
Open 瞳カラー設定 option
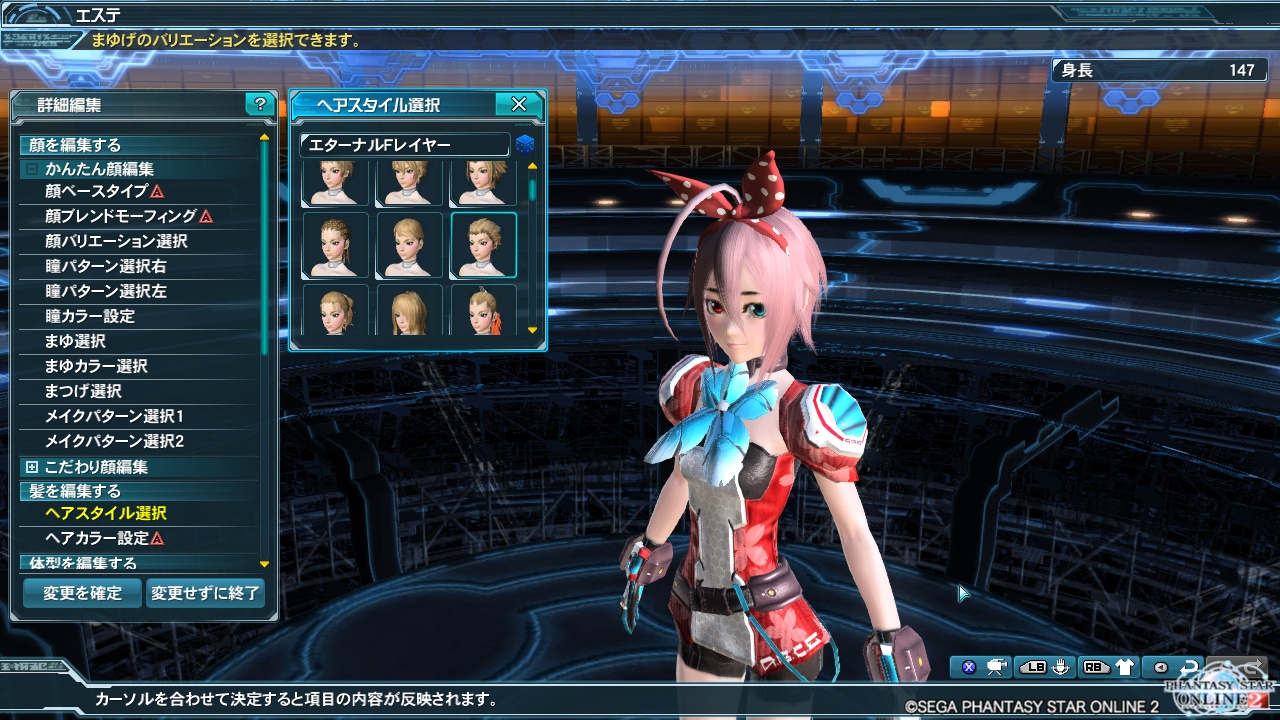coord(90,316)
